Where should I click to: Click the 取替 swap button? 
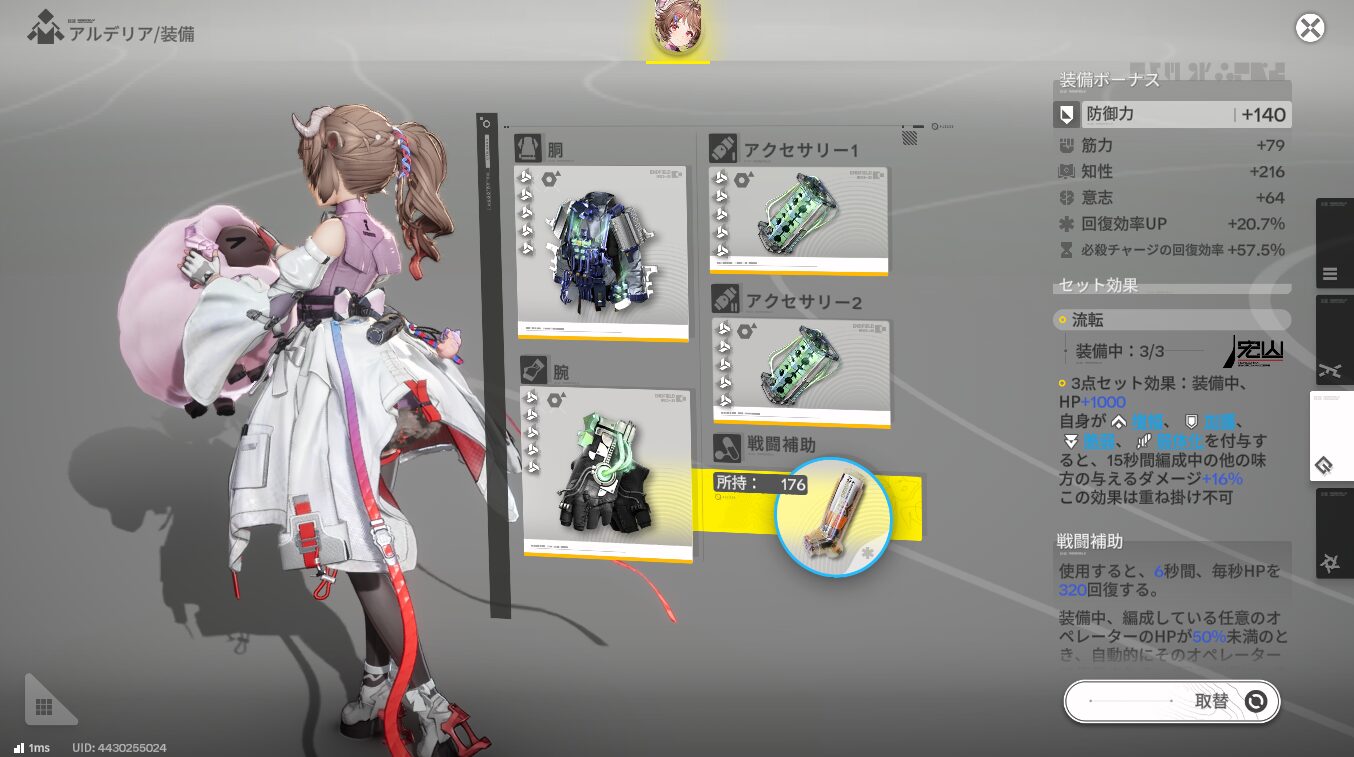[1171, 701]
